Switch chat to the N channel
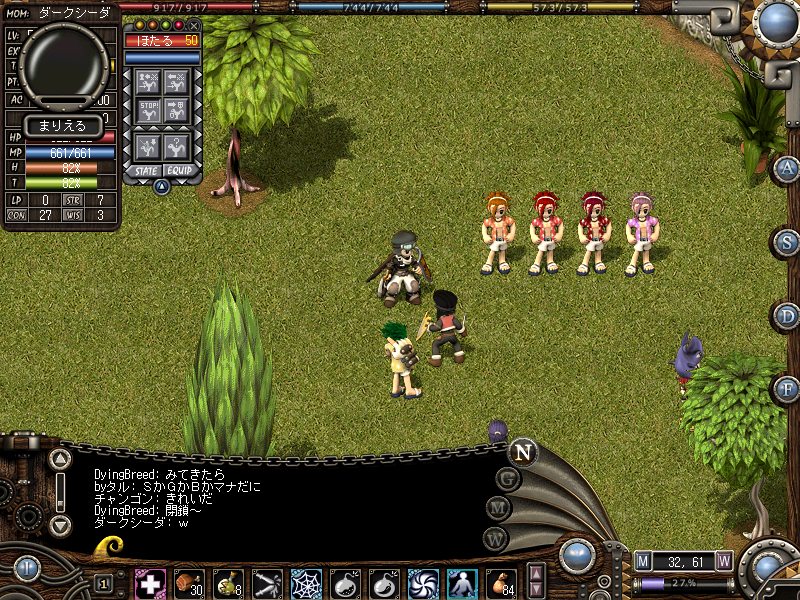This screenshot has height=600, width=800. pyautogui.click(x=522, y=452)
